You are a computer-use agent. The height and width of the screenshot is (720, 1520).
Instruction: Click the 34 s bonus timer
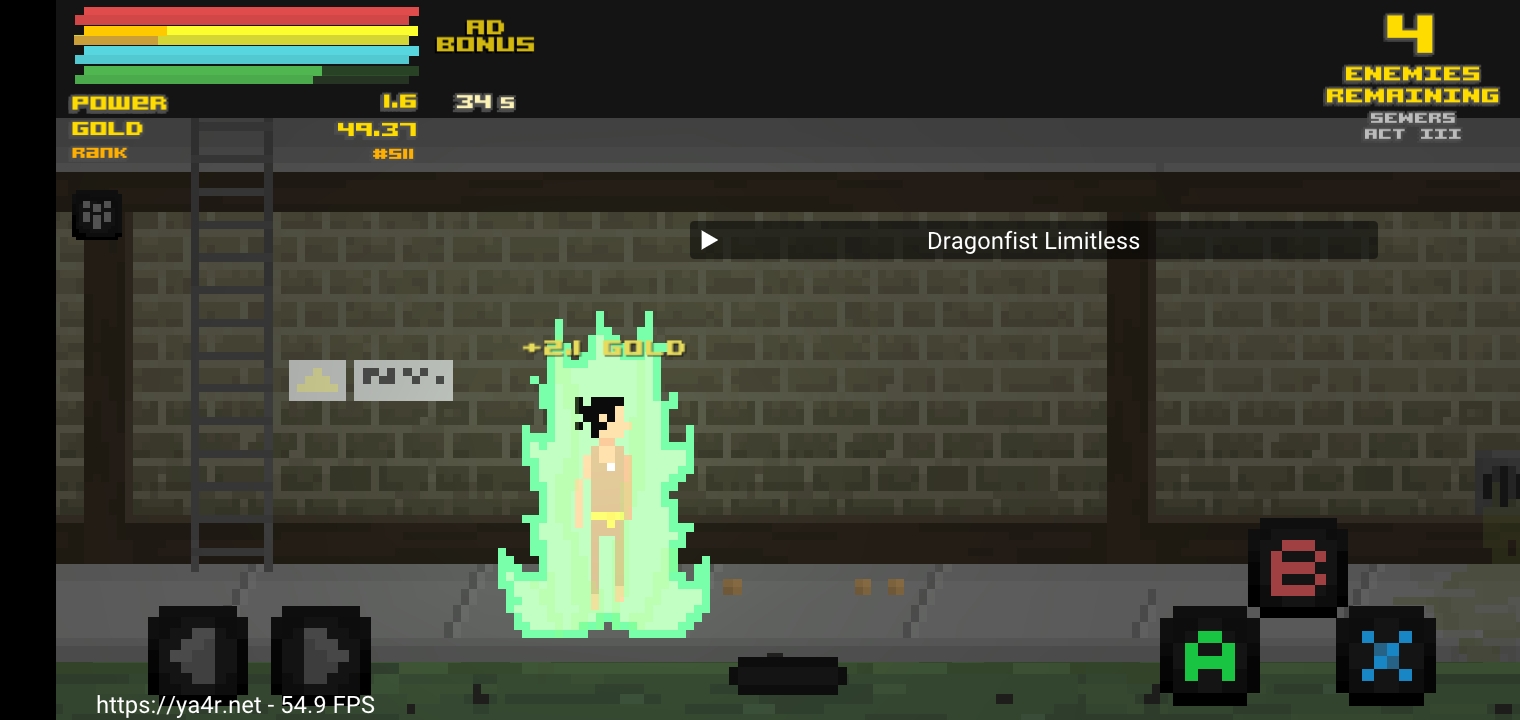483,100
